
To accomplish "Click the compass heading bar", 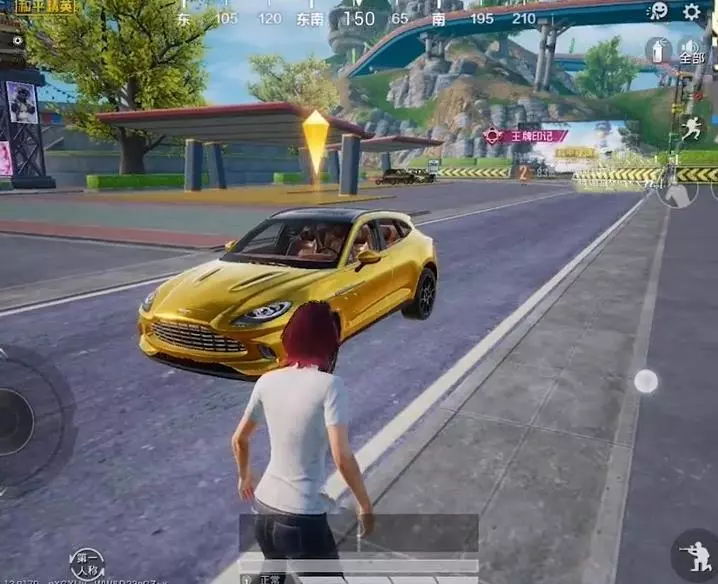I will point(358,18).
